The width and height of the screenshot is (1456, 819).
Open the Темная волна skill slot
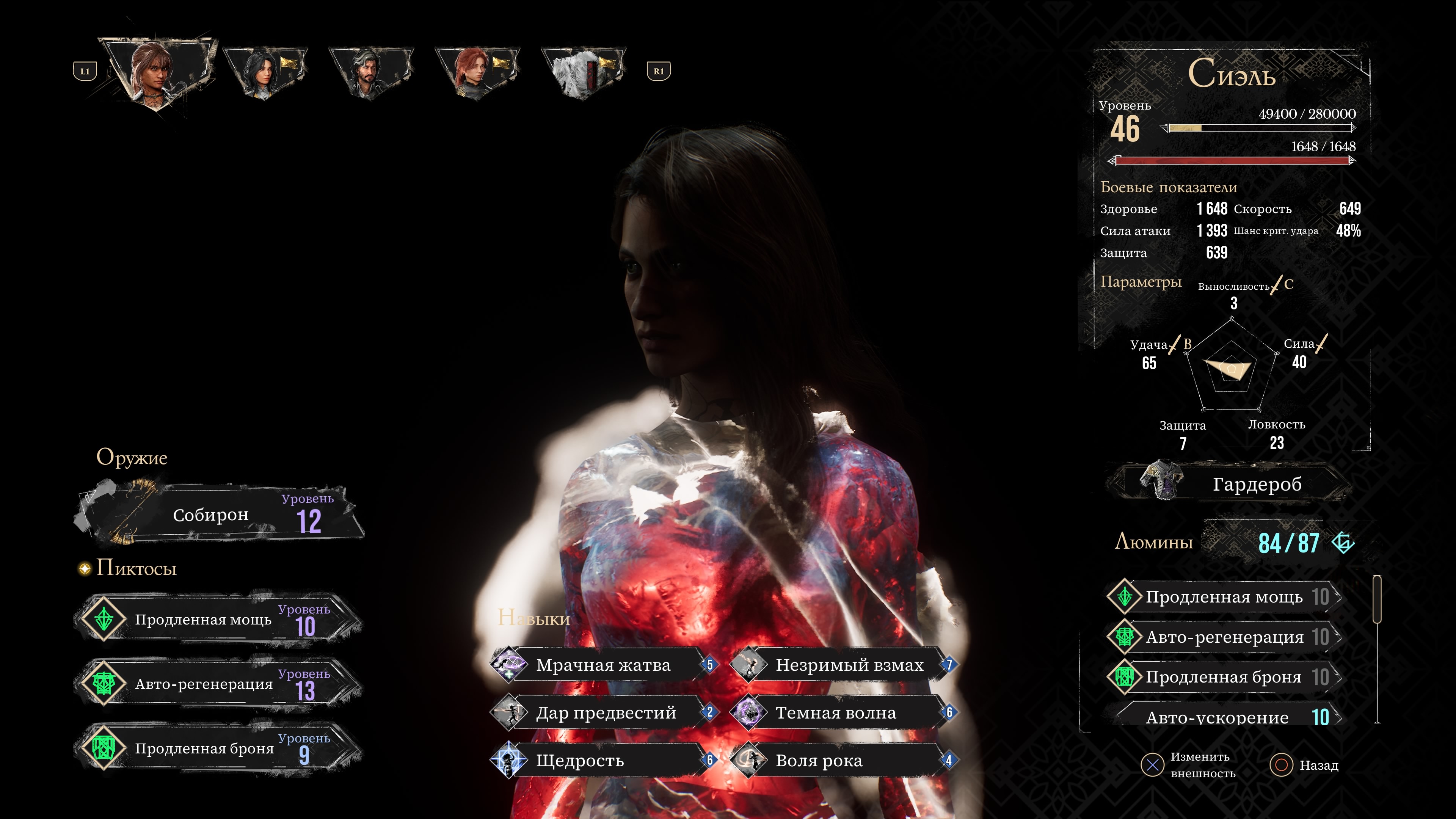[842, 713]
